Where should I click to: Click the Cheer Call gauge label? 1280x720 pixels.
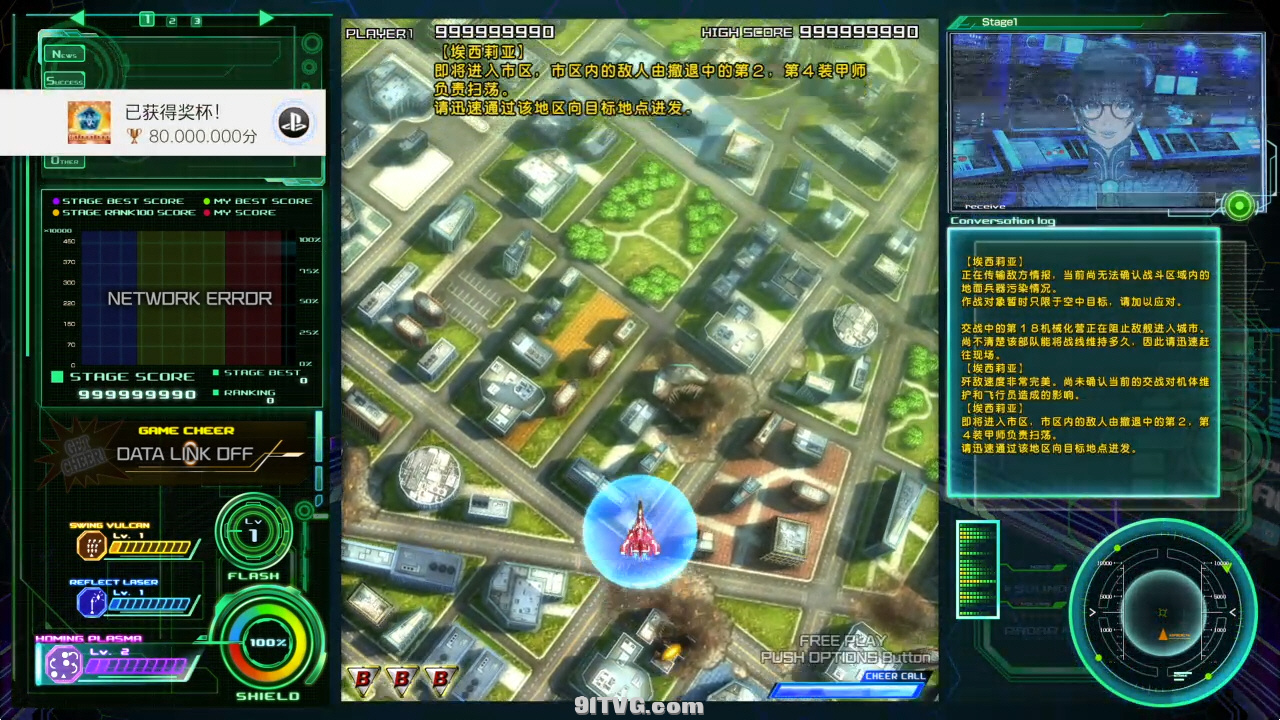(895, 676)
